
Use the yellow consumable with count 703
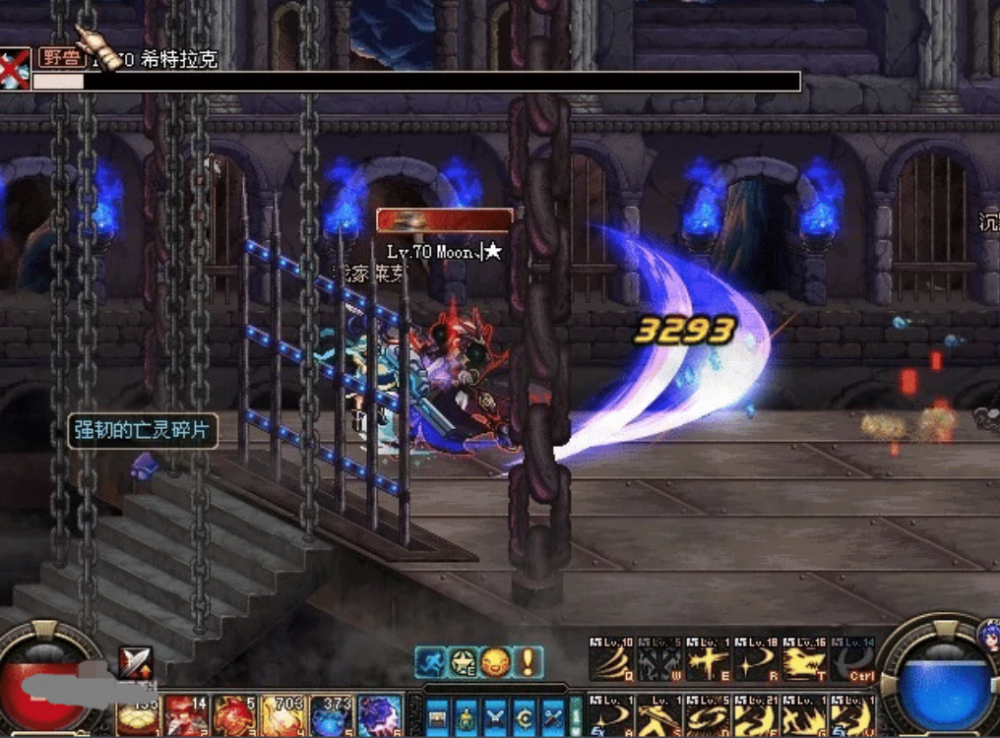coord(284,716)
